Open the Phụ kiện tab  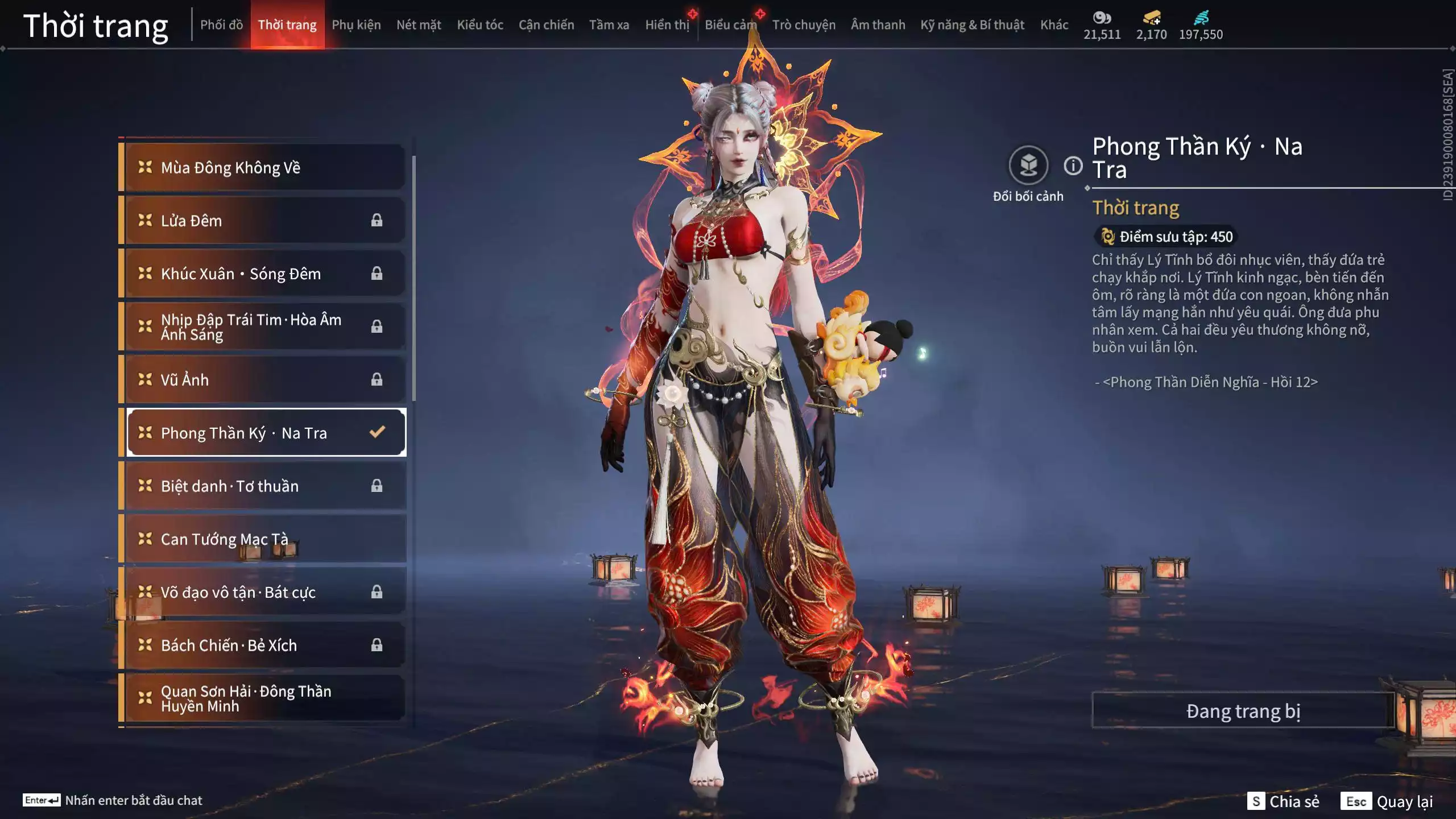356,25
